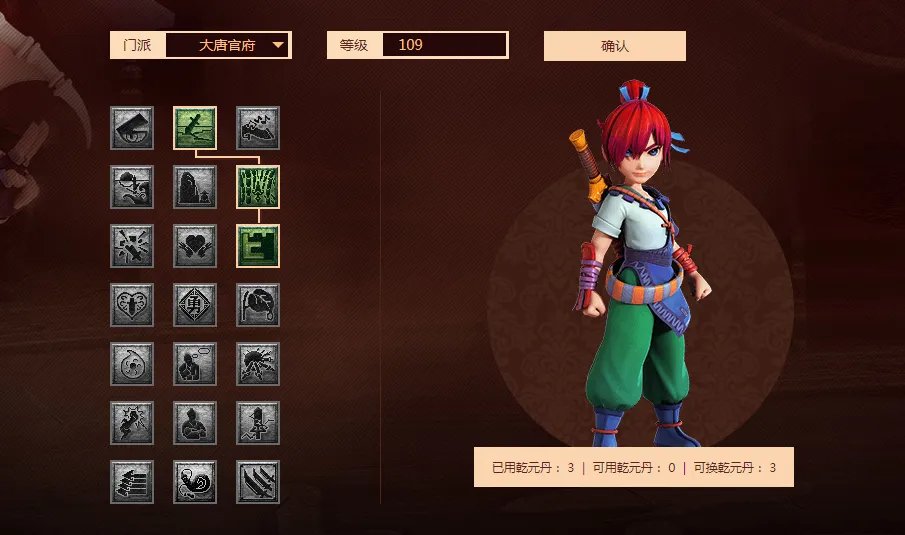Click the swirling flame orb skill
The width and height of the screenshot is (905, 535).
point(132,364)
